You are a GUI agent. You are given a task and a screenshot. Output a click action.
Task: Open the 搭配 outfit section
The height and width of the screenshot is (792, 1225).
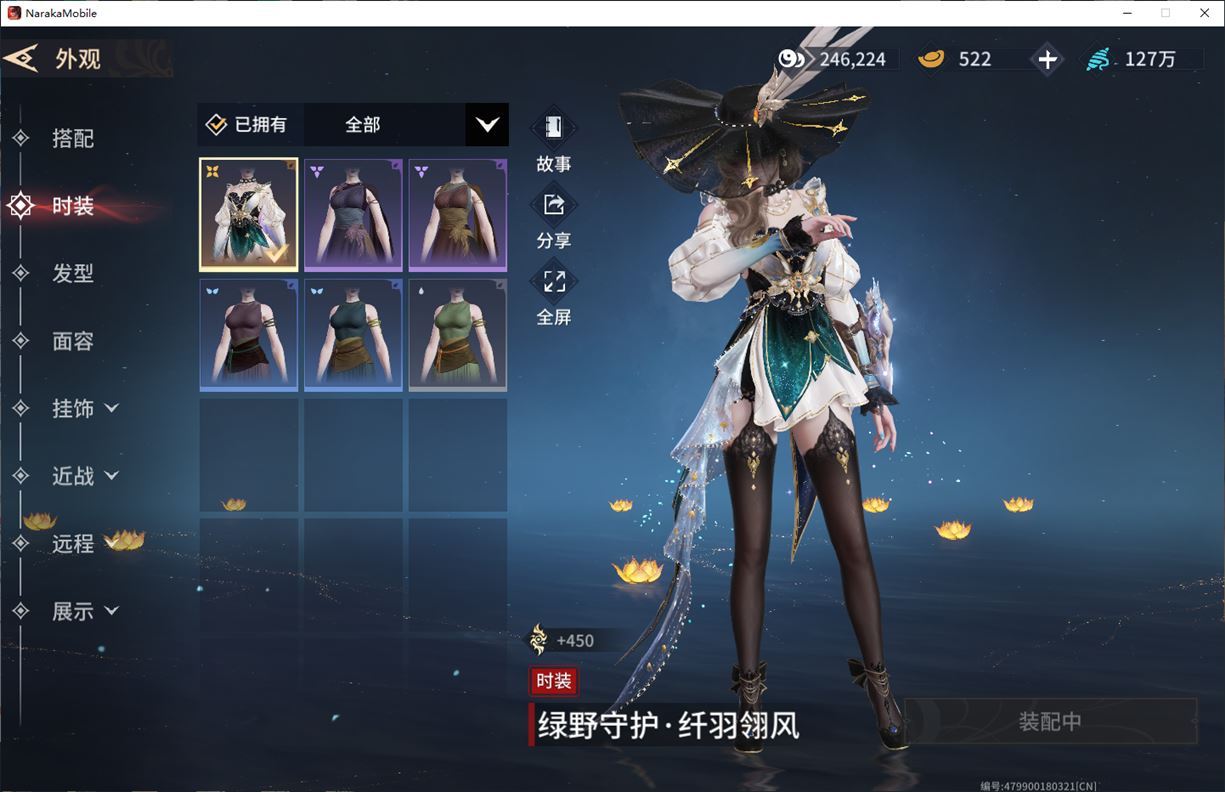coord(72,139)
